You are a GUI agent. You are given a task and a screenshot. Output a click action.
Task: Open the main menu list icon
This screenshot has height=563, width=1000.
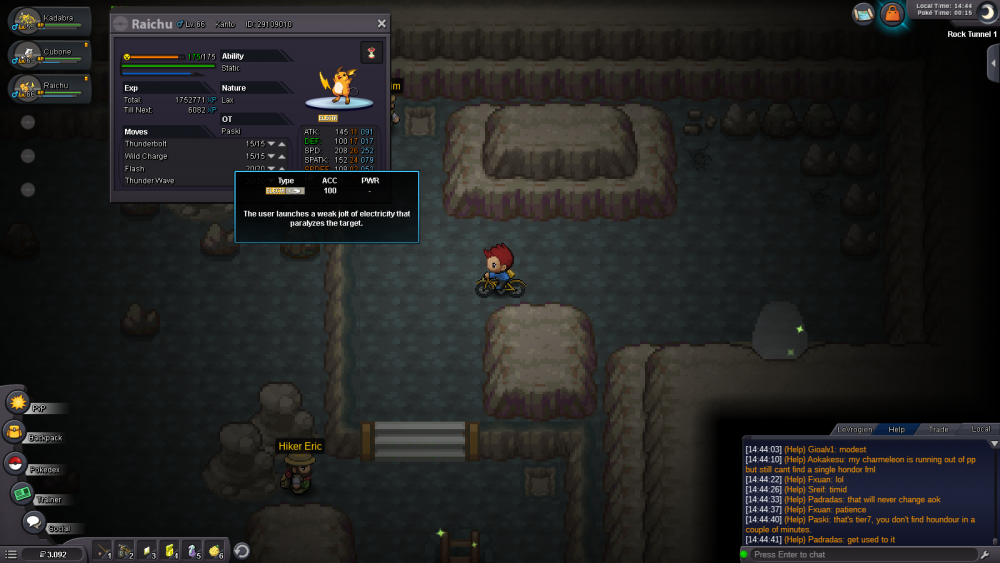pyautogui.click(x=11, y=552)
